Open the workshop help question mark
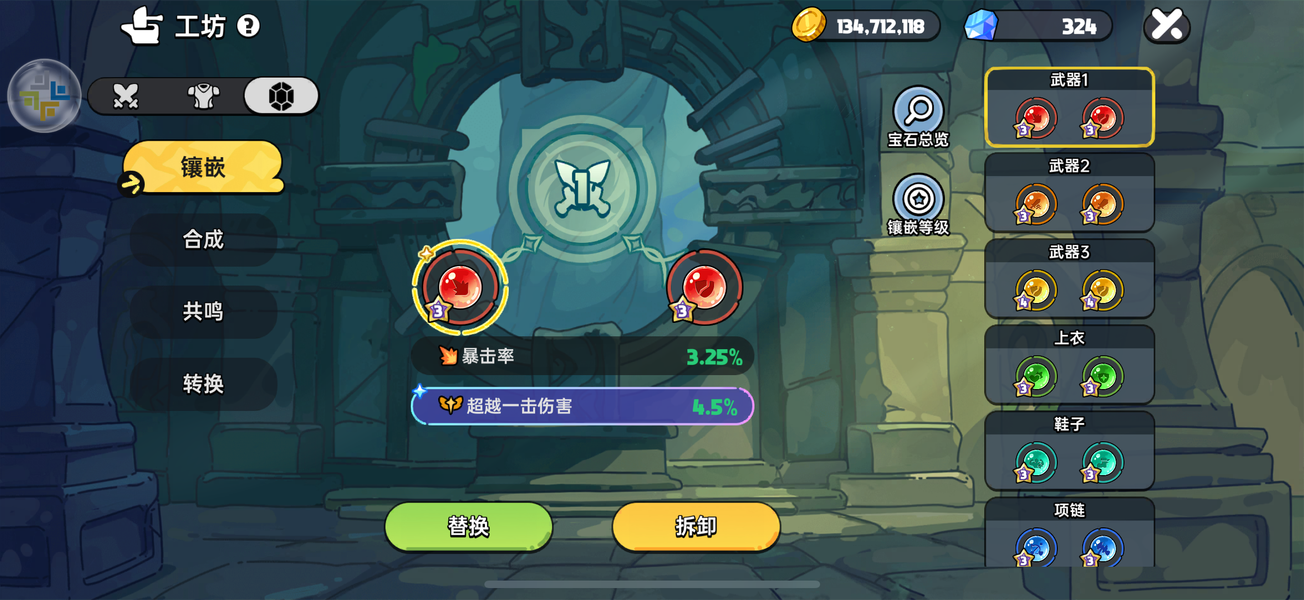Screen dimensions: 1304x600 249,26
